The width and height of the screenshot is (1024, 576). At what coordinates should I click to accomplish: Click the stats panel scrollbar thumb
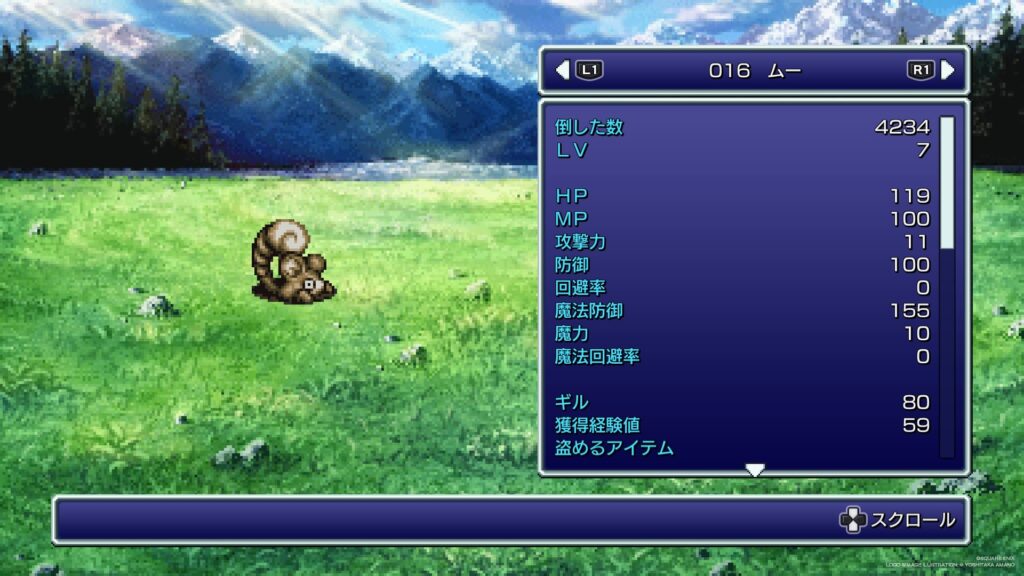pos(946,182)
